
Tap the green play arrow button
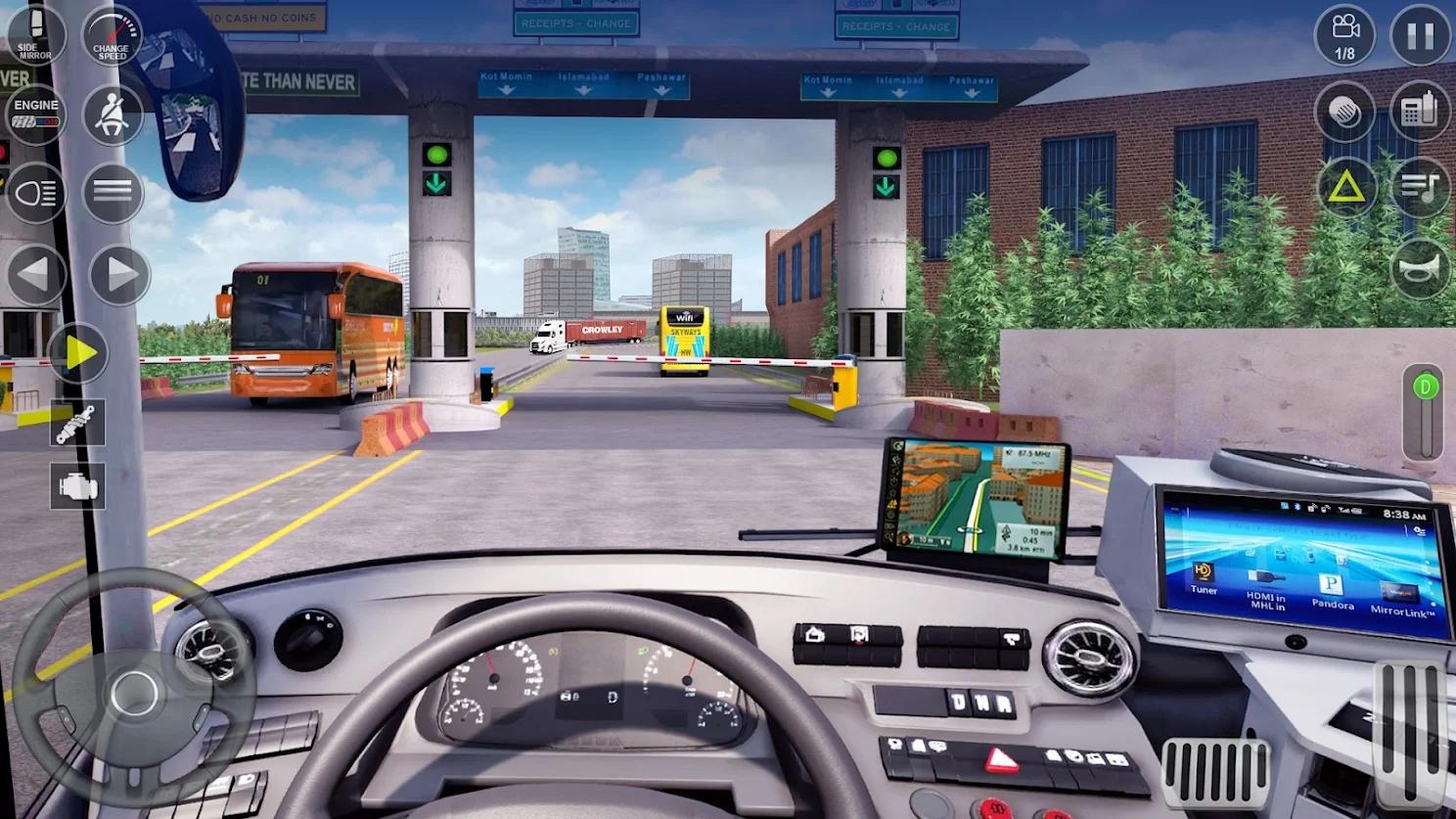[78, 354]
